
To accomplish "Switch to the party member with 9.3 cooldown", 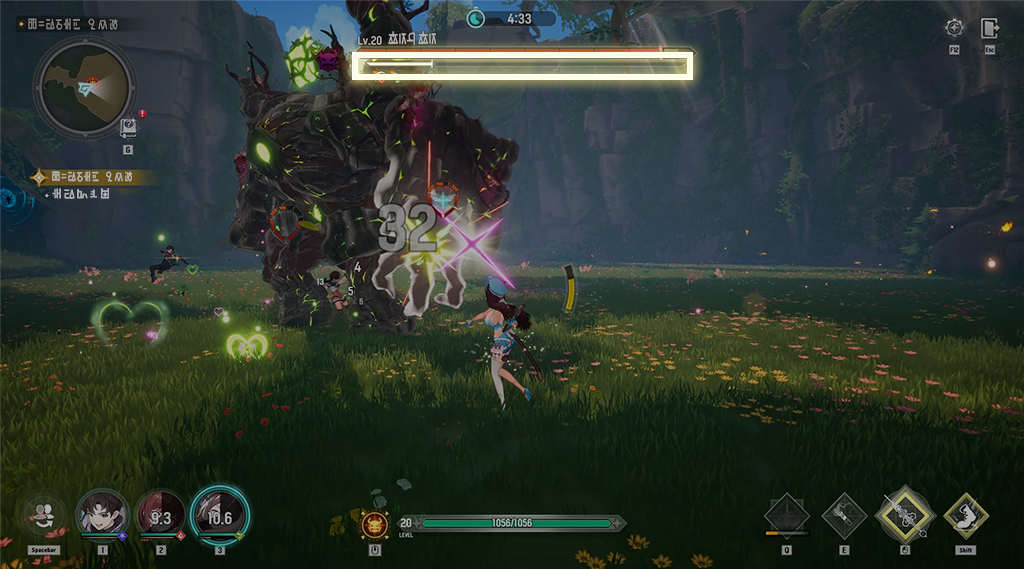I will click(160, 516).
